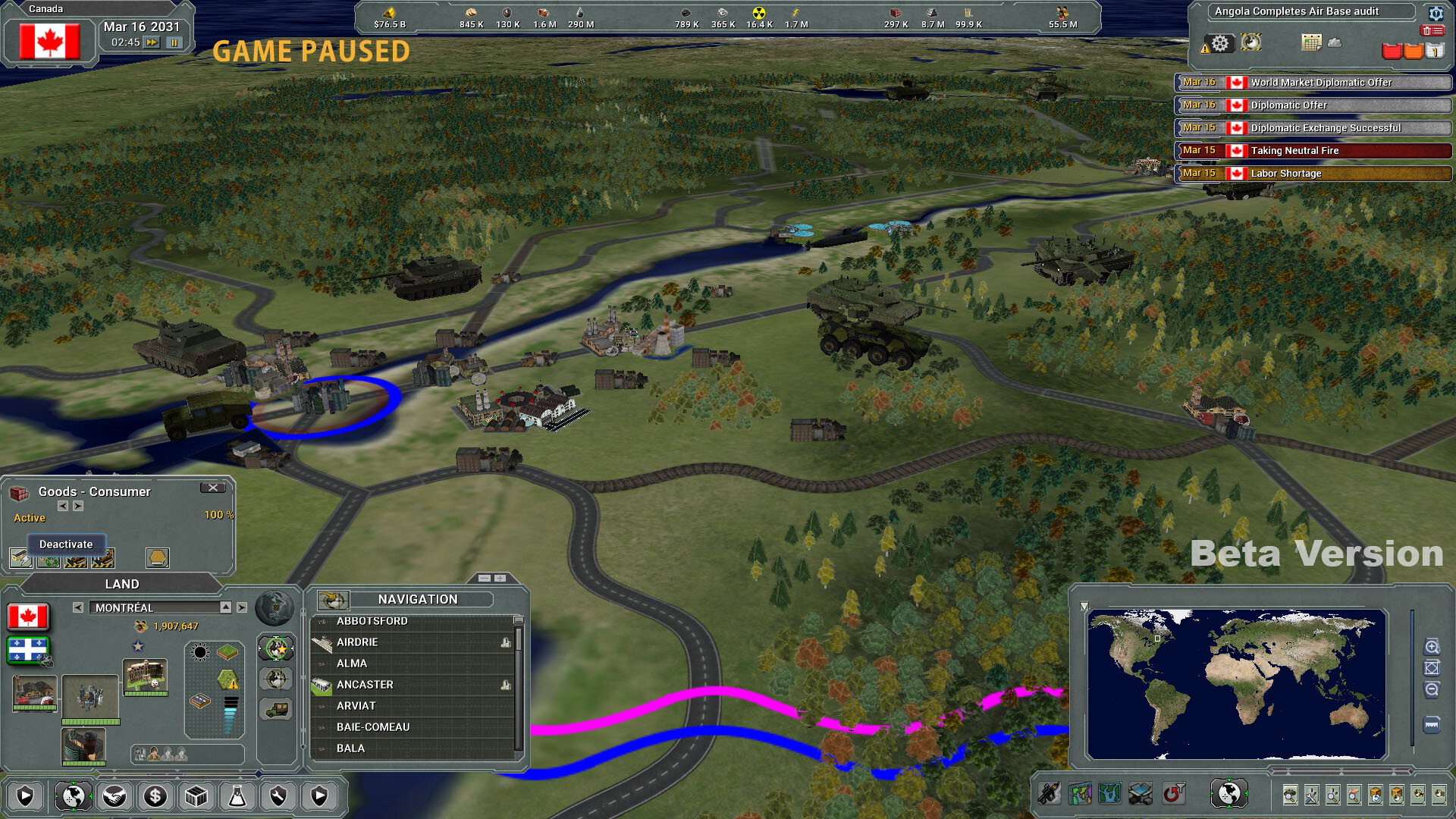Step to the next city after Montréal
The height and width of the screenshot is (819, 1456).
[x=241, y=607]
